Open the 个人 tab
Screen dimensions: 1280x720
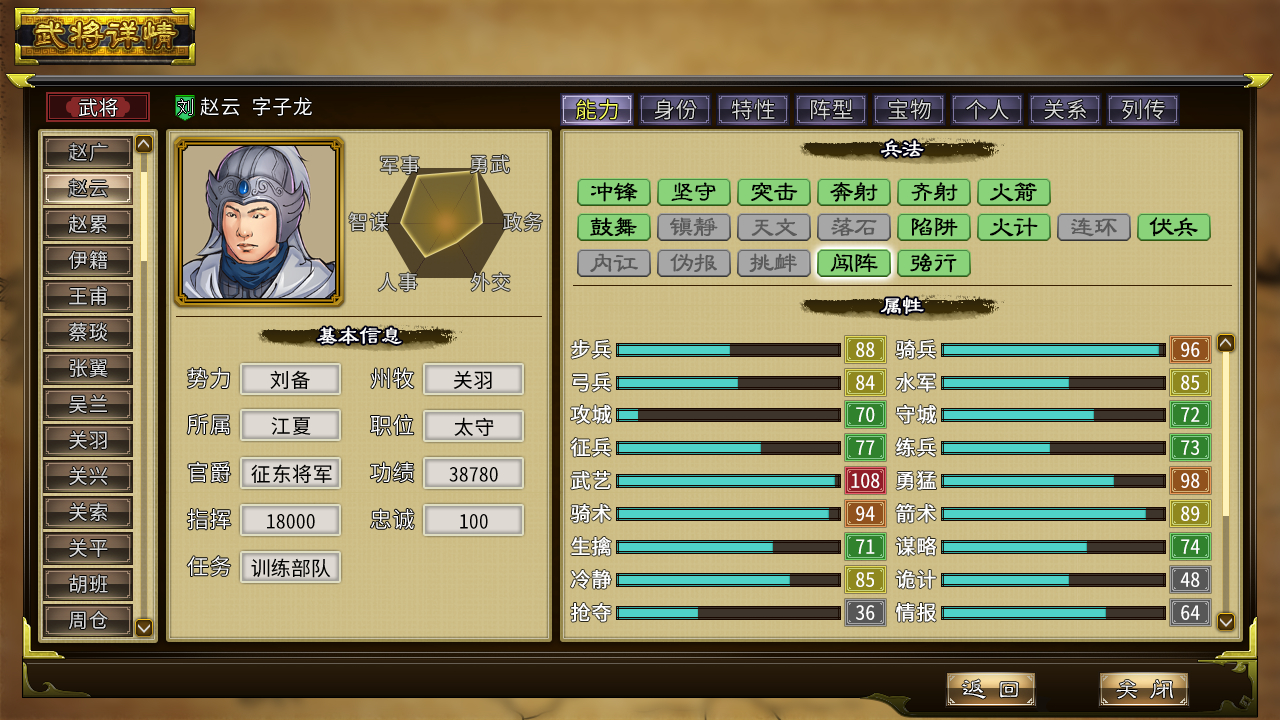[987, 109]
